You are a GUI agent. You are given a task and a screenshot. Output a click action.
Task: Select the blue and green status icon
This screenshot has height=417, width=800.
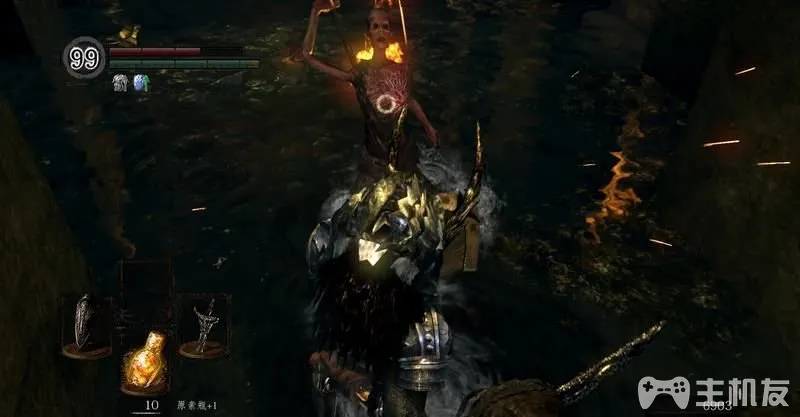140,84
